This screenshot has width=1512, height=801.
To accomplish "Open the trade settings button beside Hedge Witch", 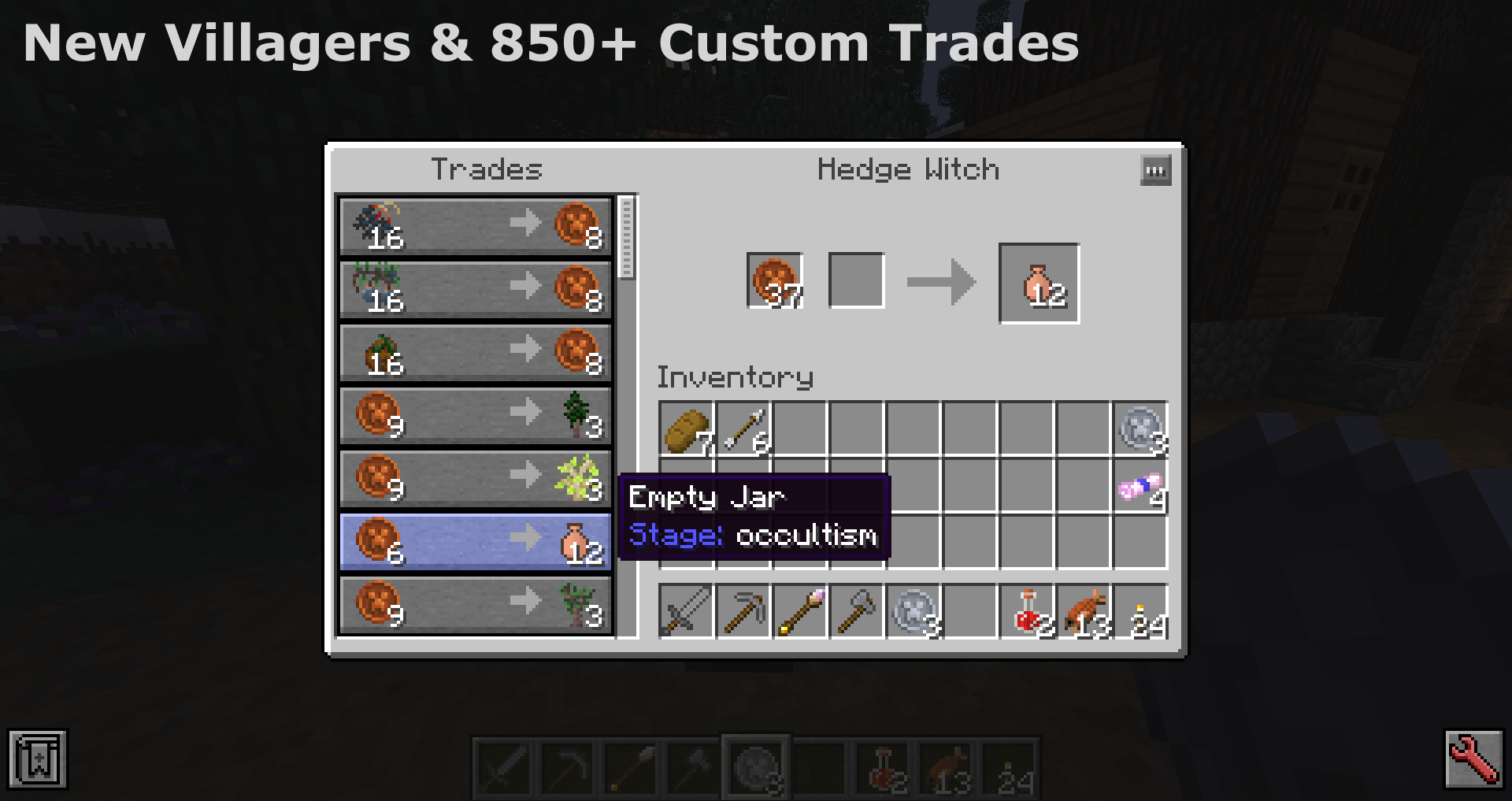I will tap(1154, 170).
